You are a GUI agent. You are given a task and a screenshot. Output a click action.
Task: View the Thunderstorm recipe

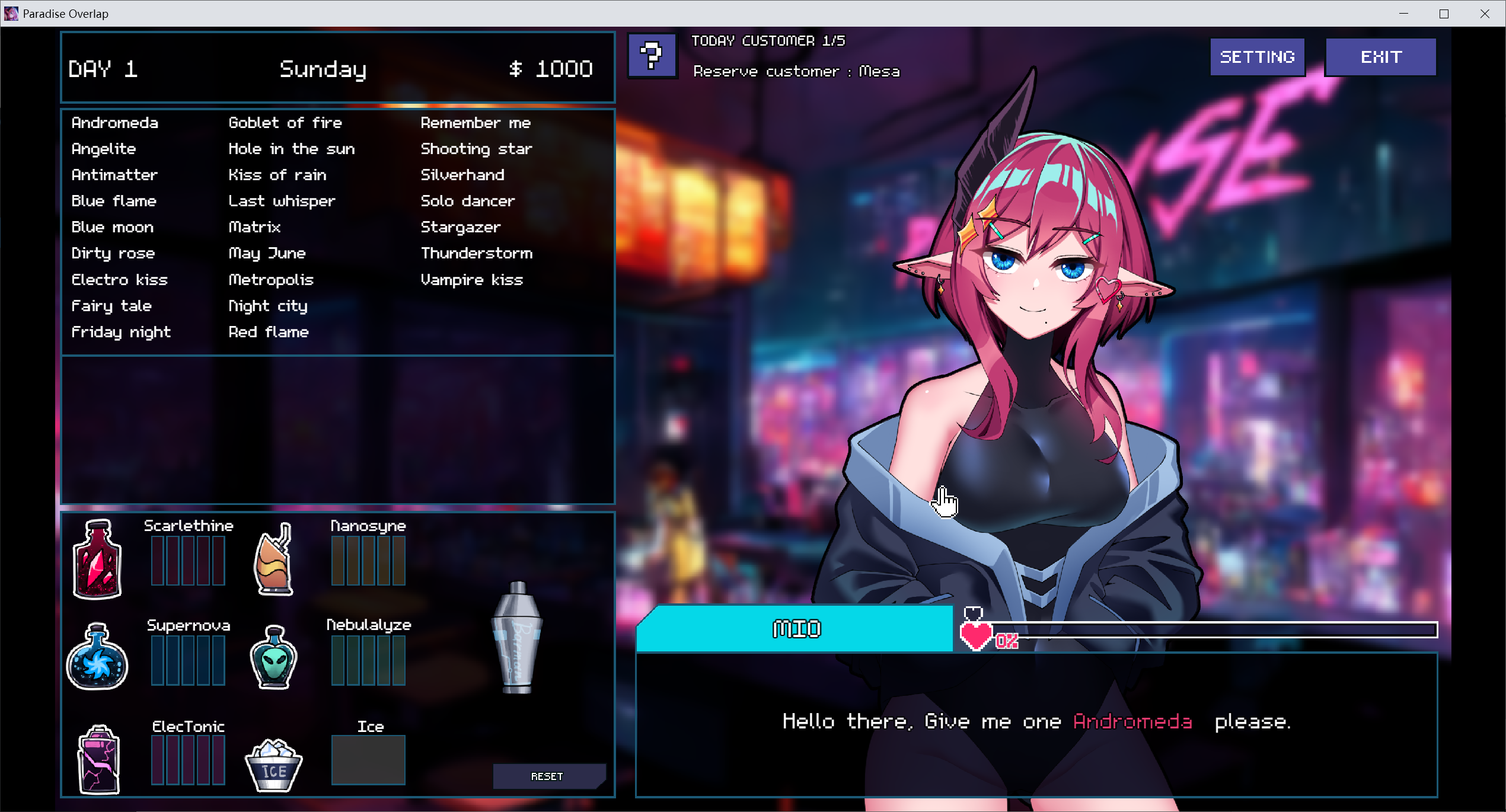(x=476, y=253)
